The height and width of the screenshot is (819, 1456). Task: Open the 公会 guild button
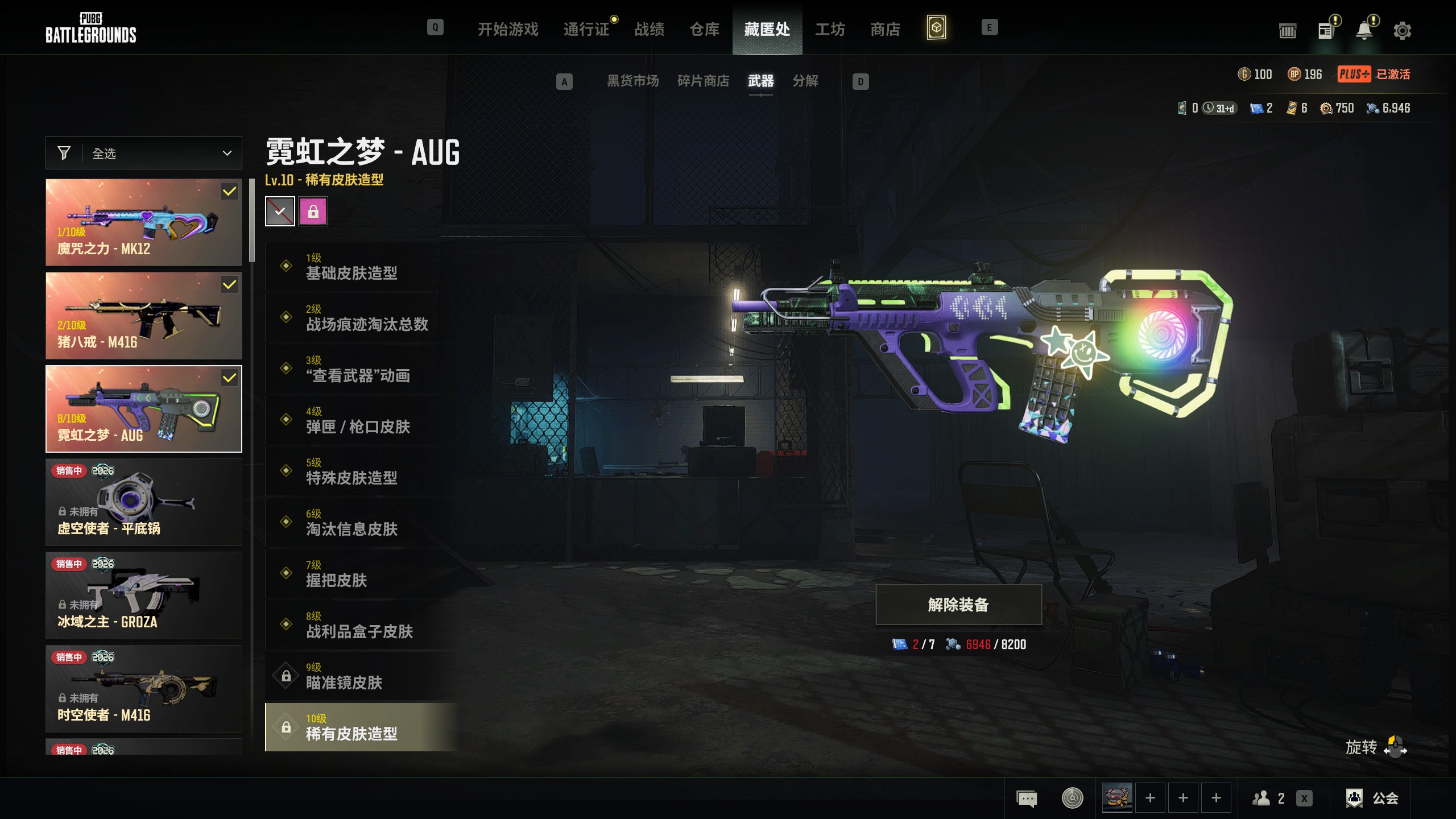1372,798
